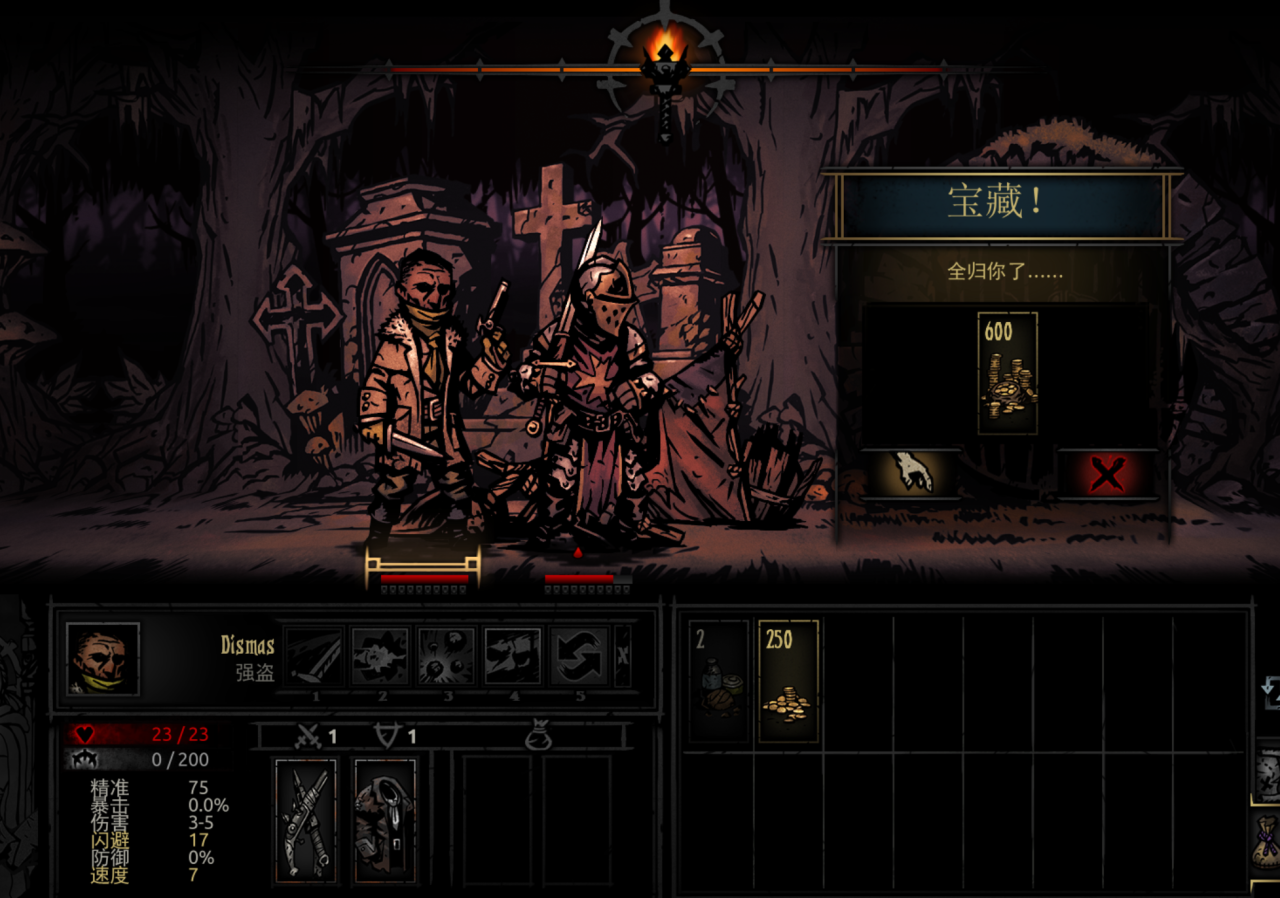1280x898 pixels.
Task: Close the treasure window with the red X
Action: tap(1106, 474)
